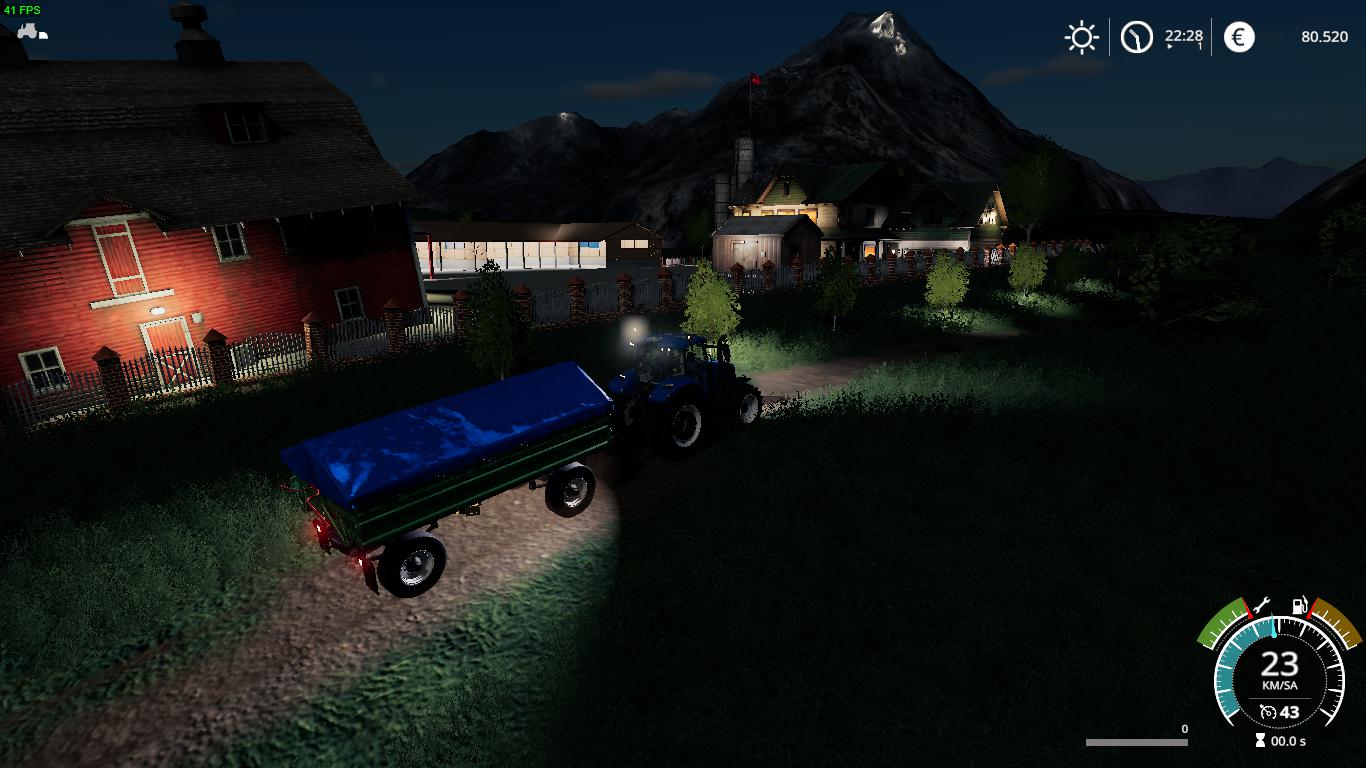Click the sun weather icon
The image size is (1366, 768).
click(x=1081, y=38)
